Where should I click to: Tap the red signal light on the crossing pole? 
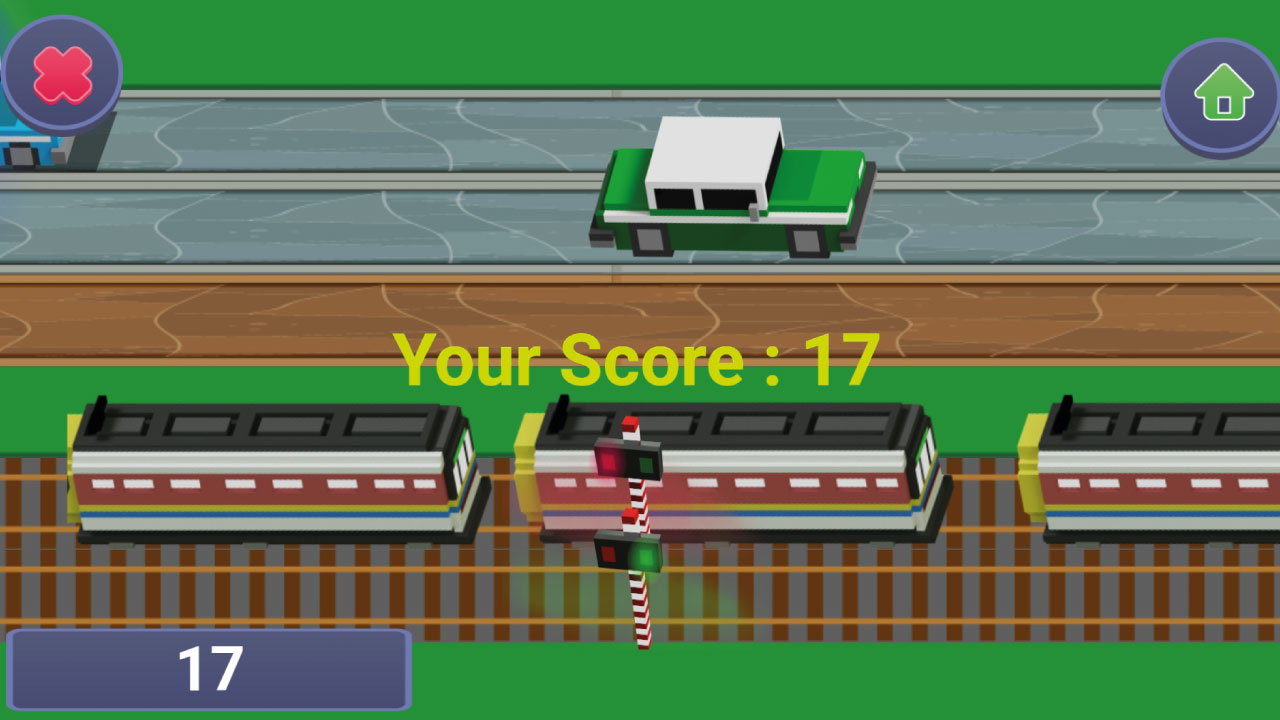click(x=607, y=460)
